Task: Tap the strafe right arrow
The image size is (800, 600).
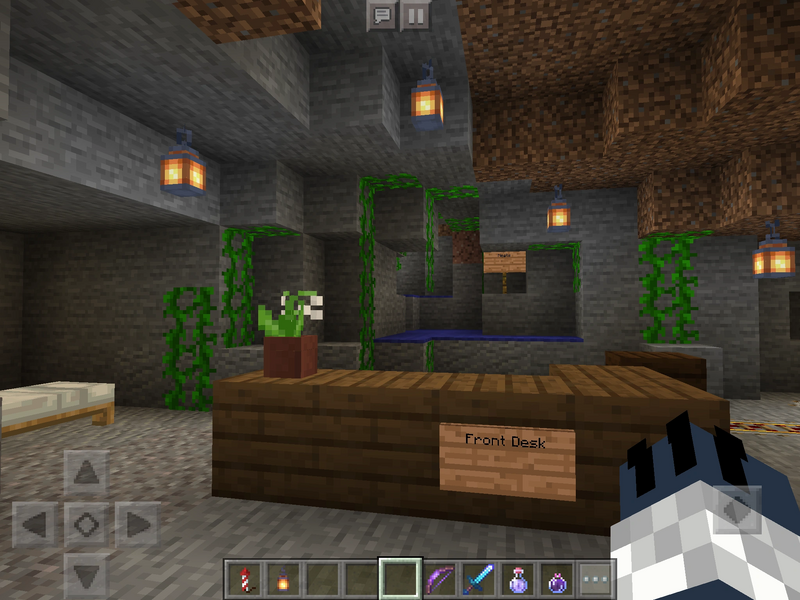Action: pos(138,523)
